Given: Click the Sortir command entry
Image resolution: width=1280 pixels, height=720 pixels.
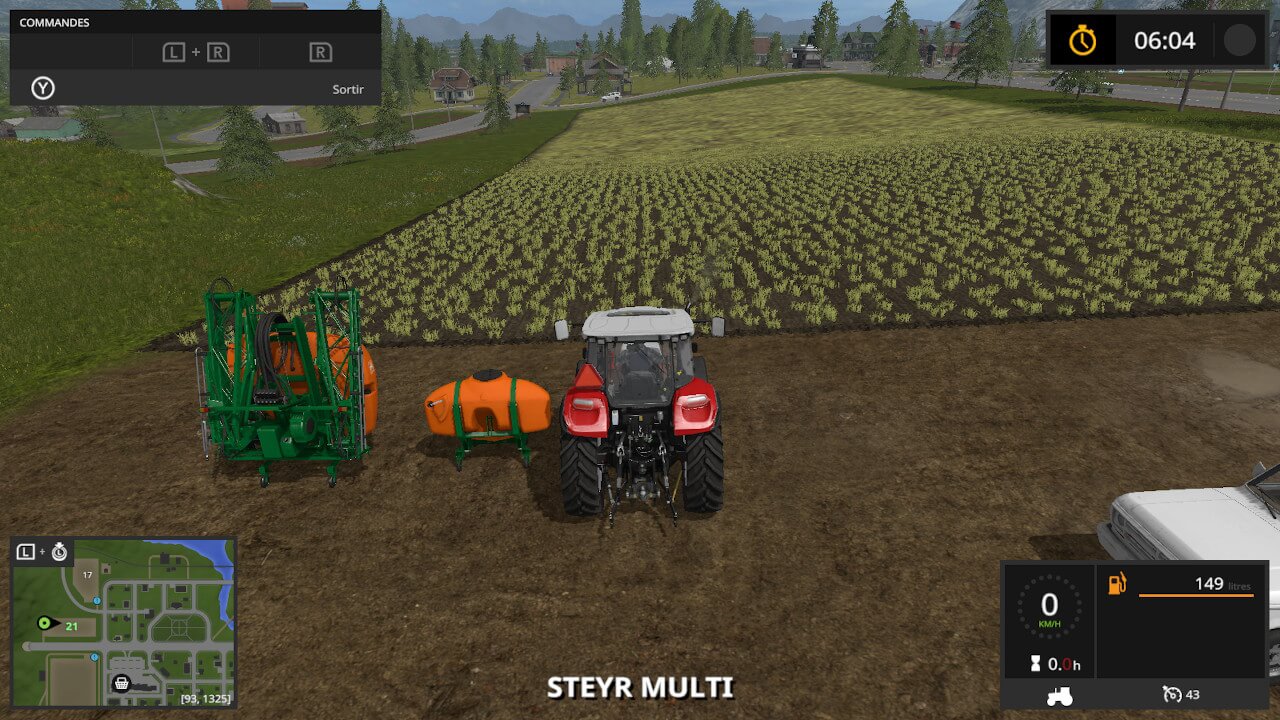Looking at the screenshot, I should click(348, 89).
